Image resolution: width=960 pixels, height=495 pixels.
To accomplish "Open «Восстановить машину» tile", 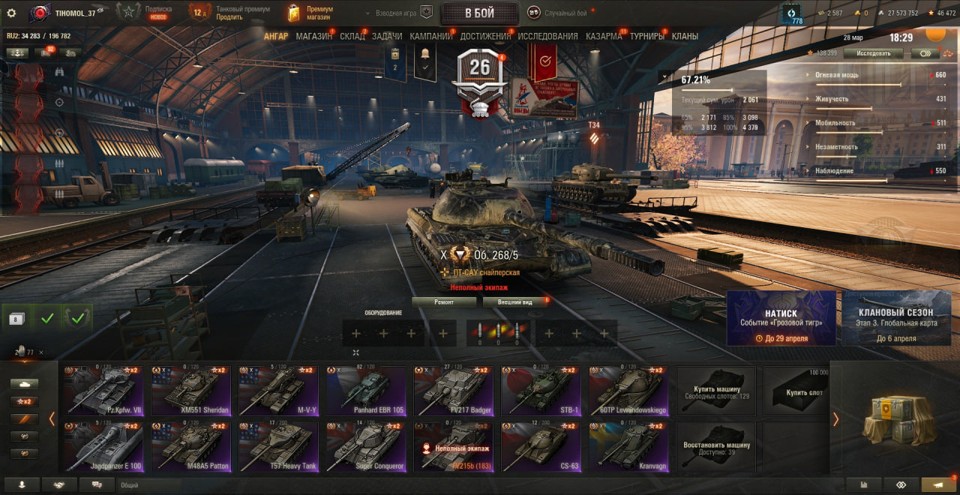I will pos(716,445).
